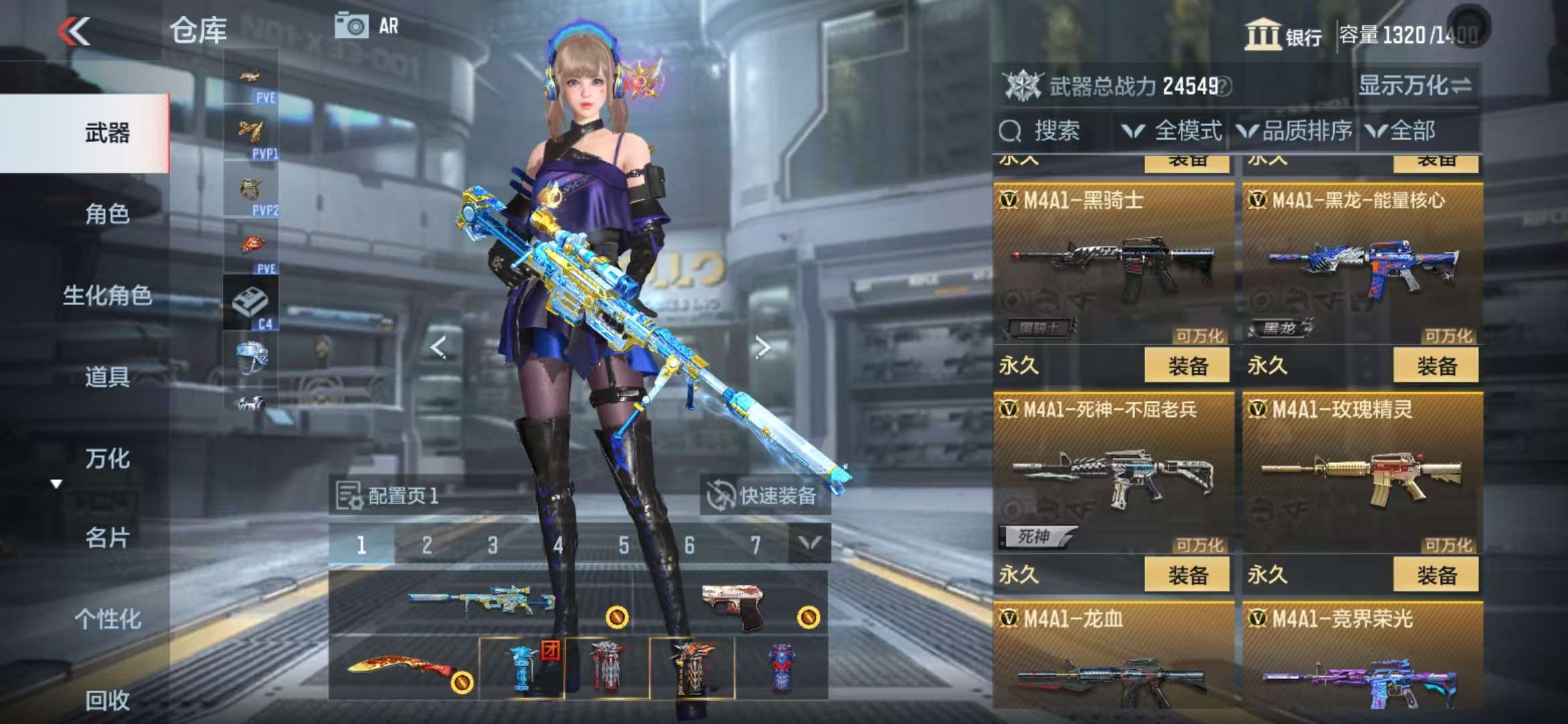1568x724 pixels.
Task: Switch to the 道具 items tab
Action: [107, 377]
